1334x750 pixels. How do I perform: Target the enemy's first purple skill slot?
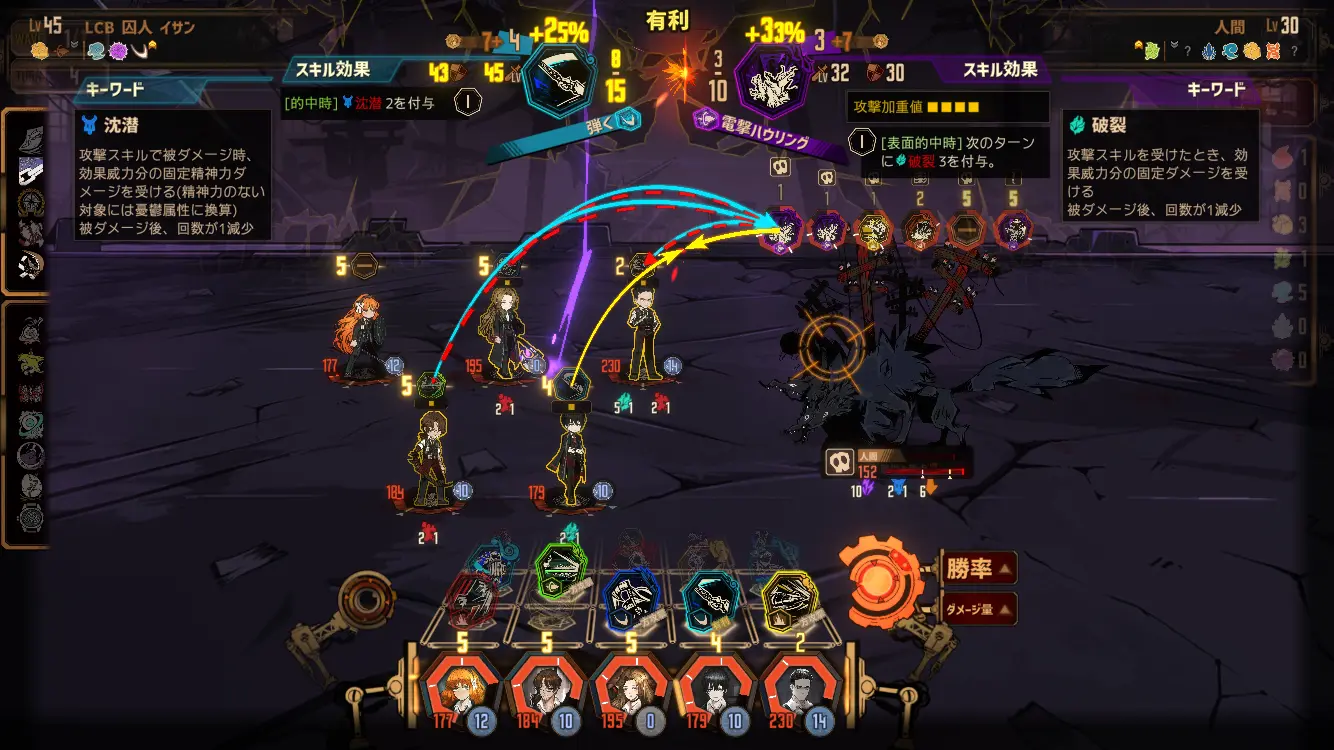click(783, 230)
